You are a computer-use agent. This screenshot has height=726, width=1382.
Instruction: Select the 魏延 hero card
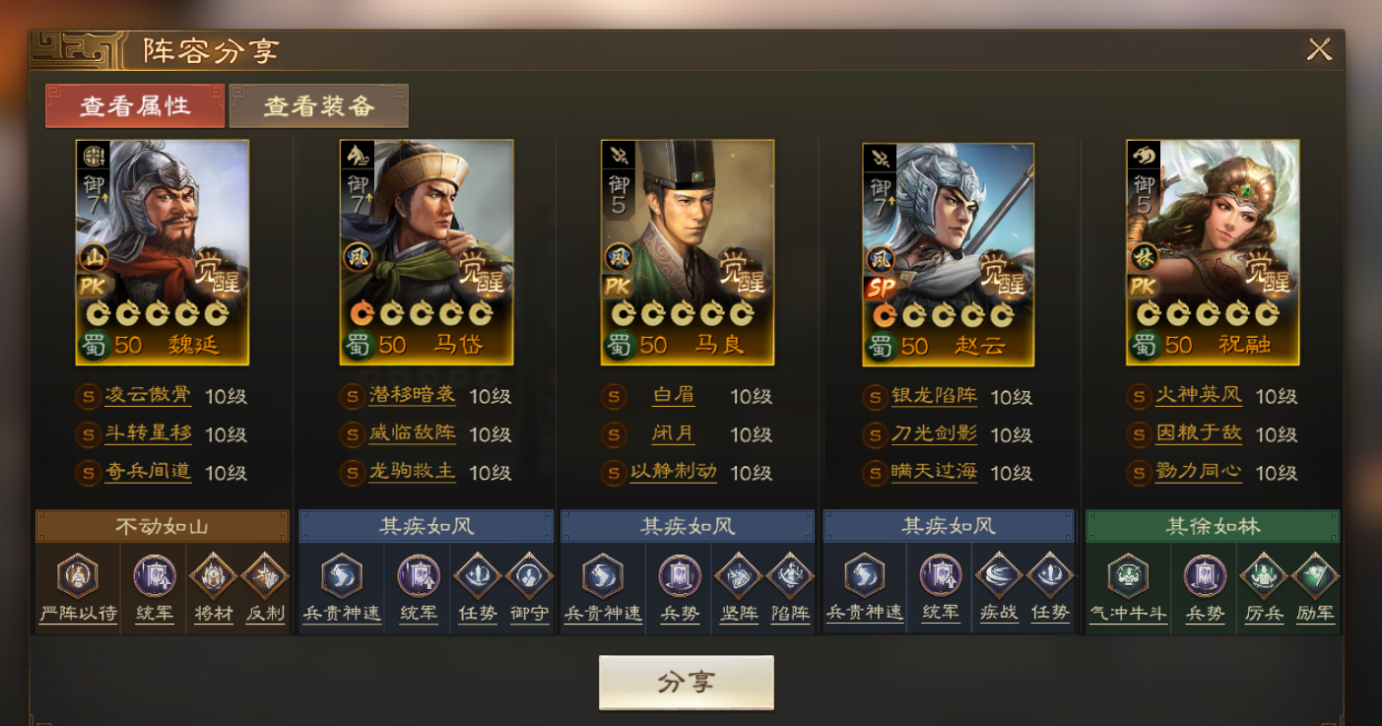(162, 252)
